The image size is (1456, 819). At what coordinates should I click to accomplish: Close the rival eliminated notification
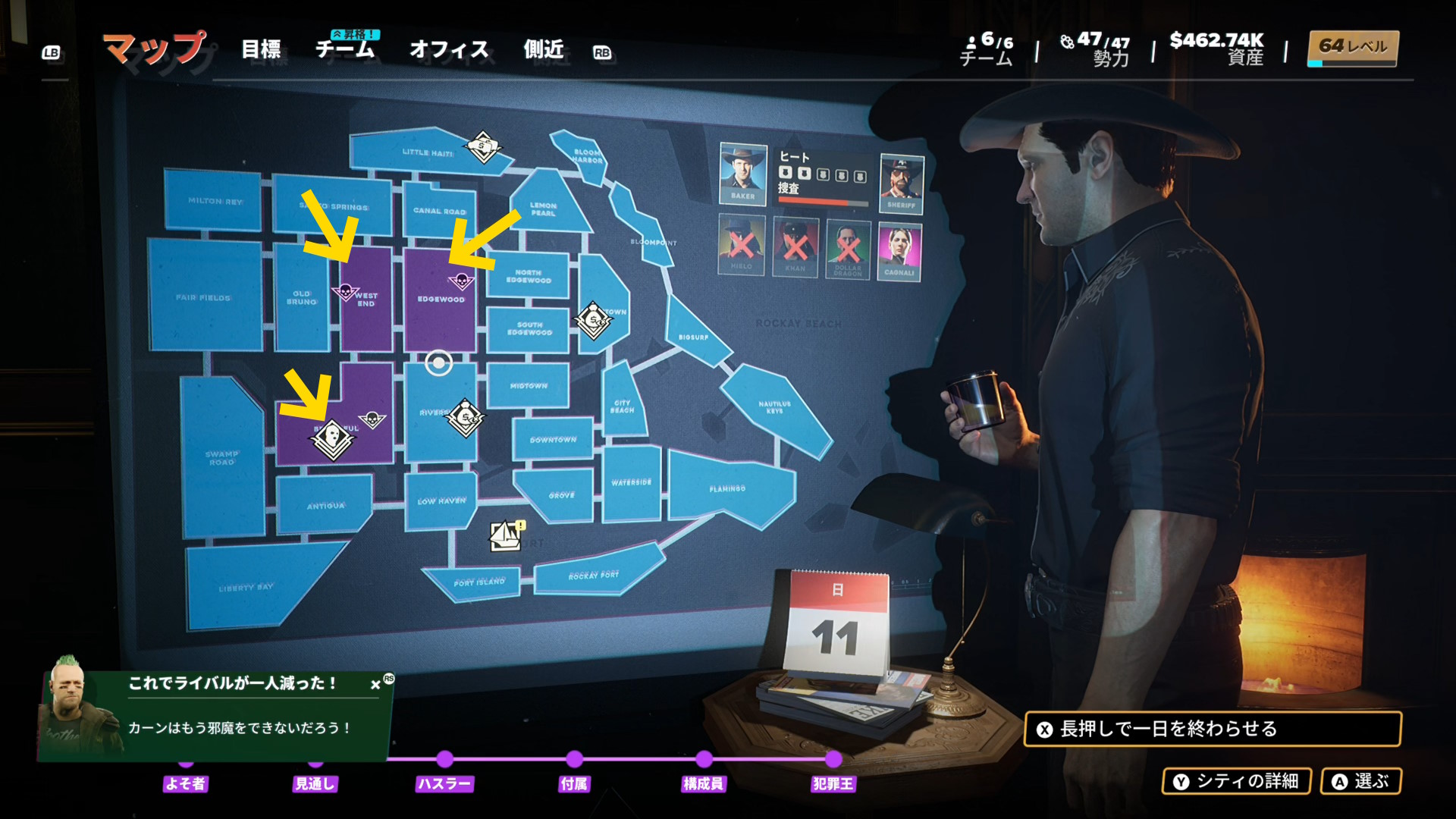(375, 685)
